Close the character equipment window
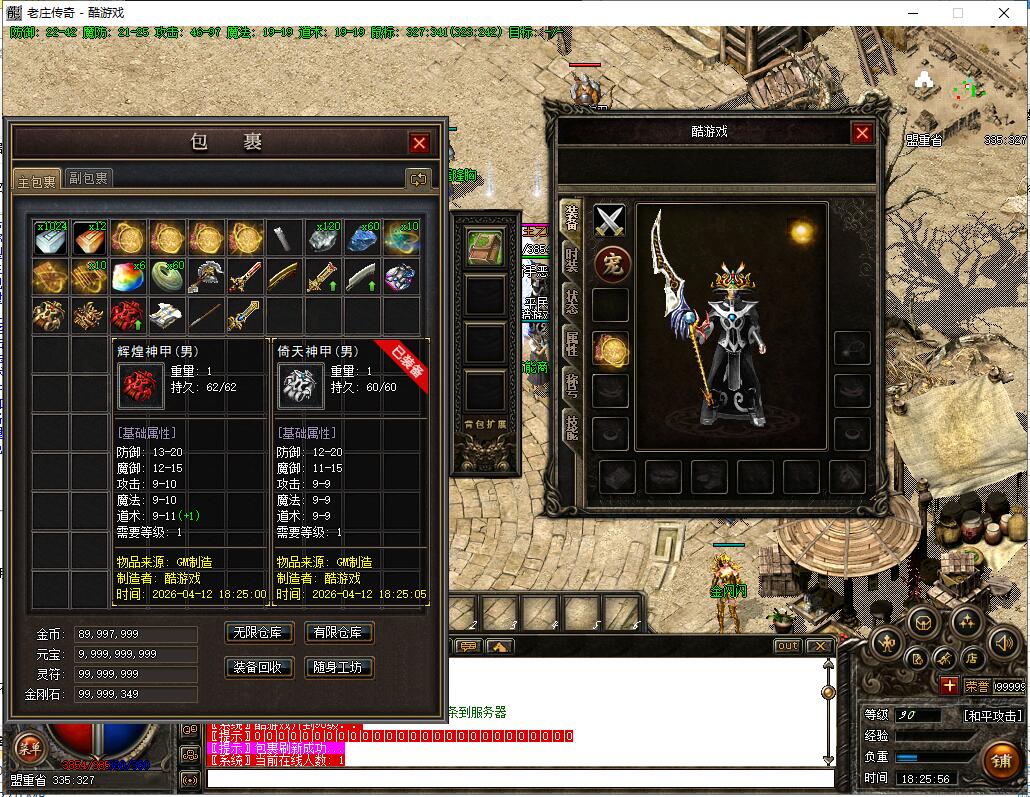 [x=862, y=133]
